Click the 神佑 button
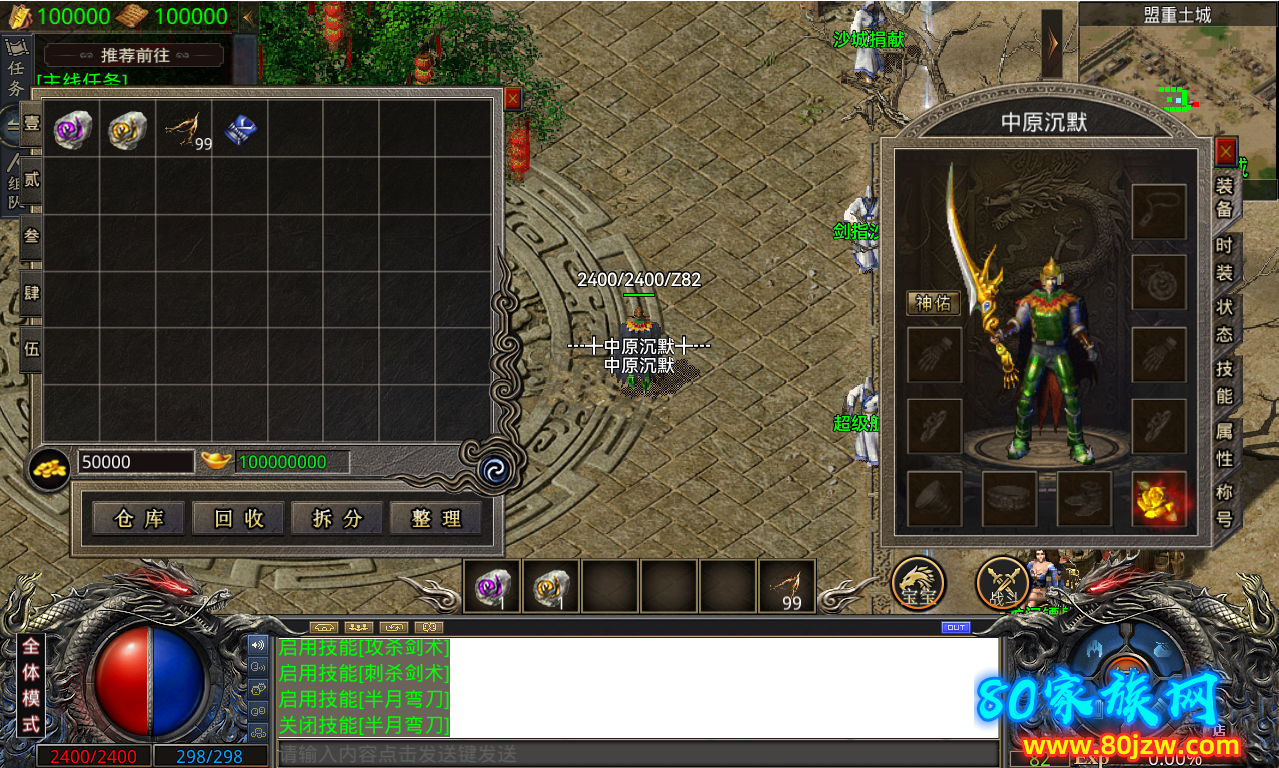Viewport: 1279px width, 768px height. point(933,303)
